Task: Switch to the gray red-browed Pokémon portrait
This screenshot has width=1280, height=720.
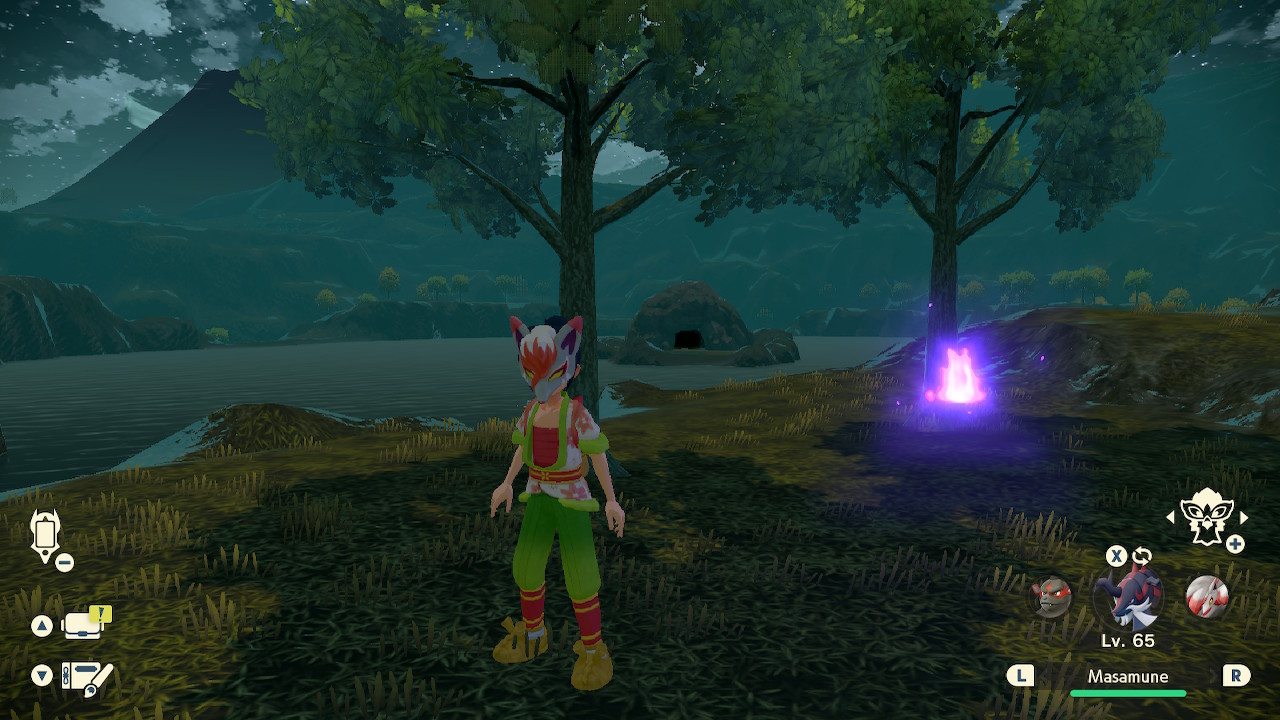Action: (1051, 597)
